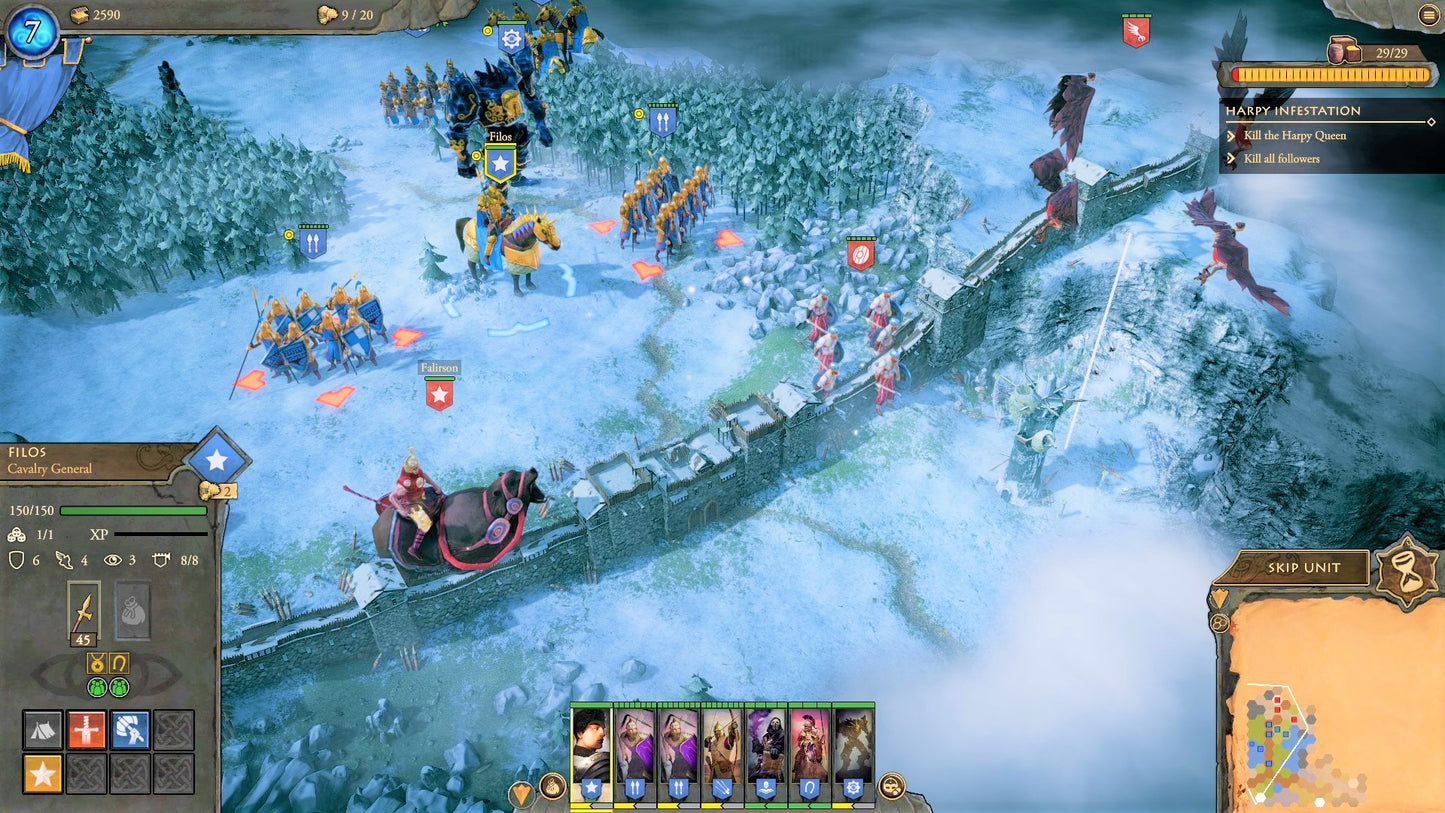Collapse the panel with the minimap arrow
Screen dimensions: 1445x813
pos(1218,598)
